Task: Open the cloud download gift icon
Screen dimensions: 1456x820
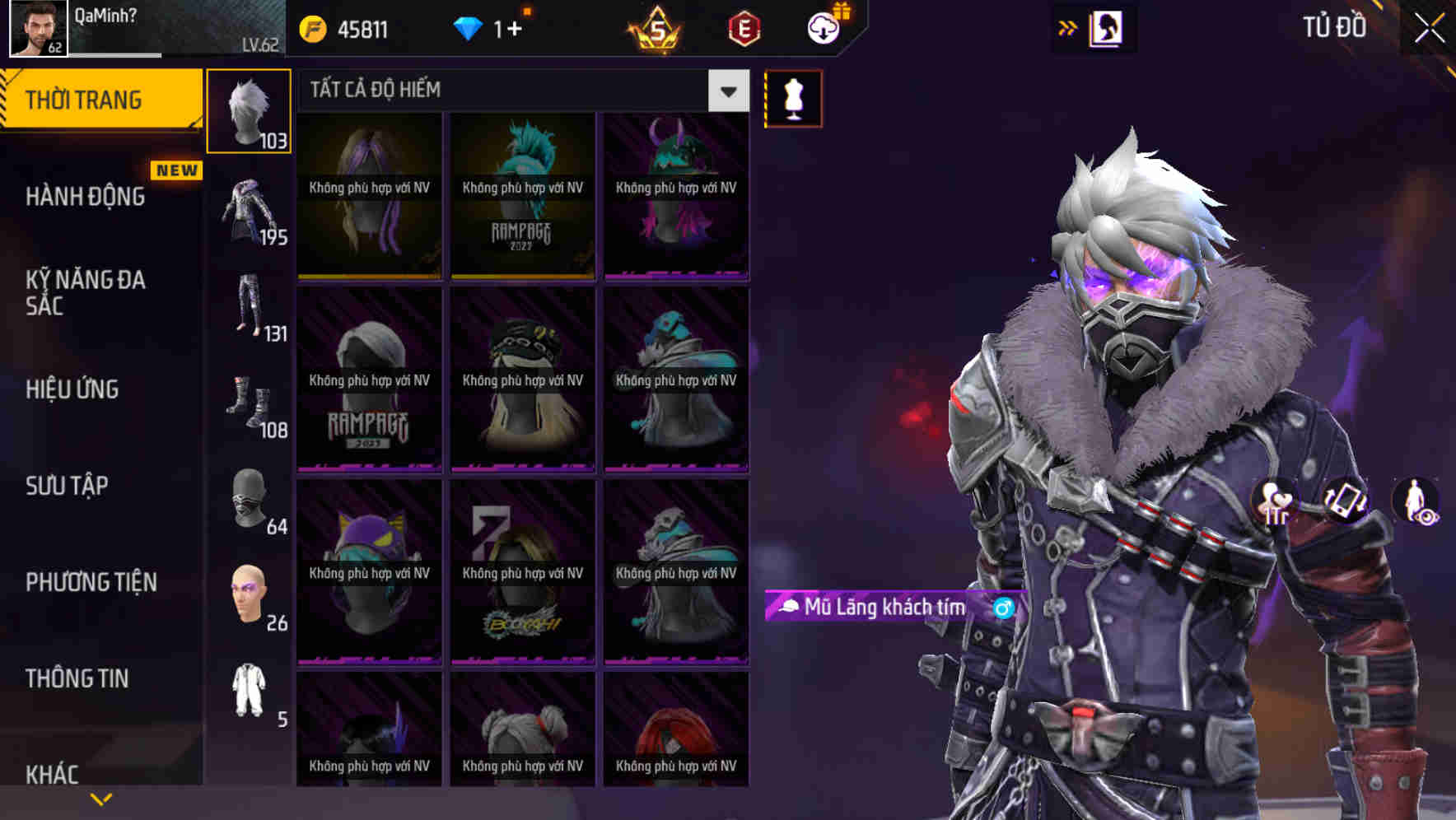Action: tap(823, 27)
